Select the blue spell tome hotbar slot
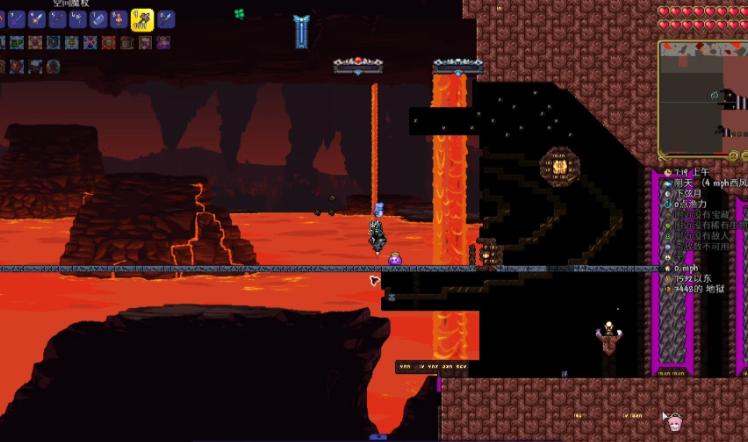The height and width of the screenshot is (442, 748). pos(99,19)
